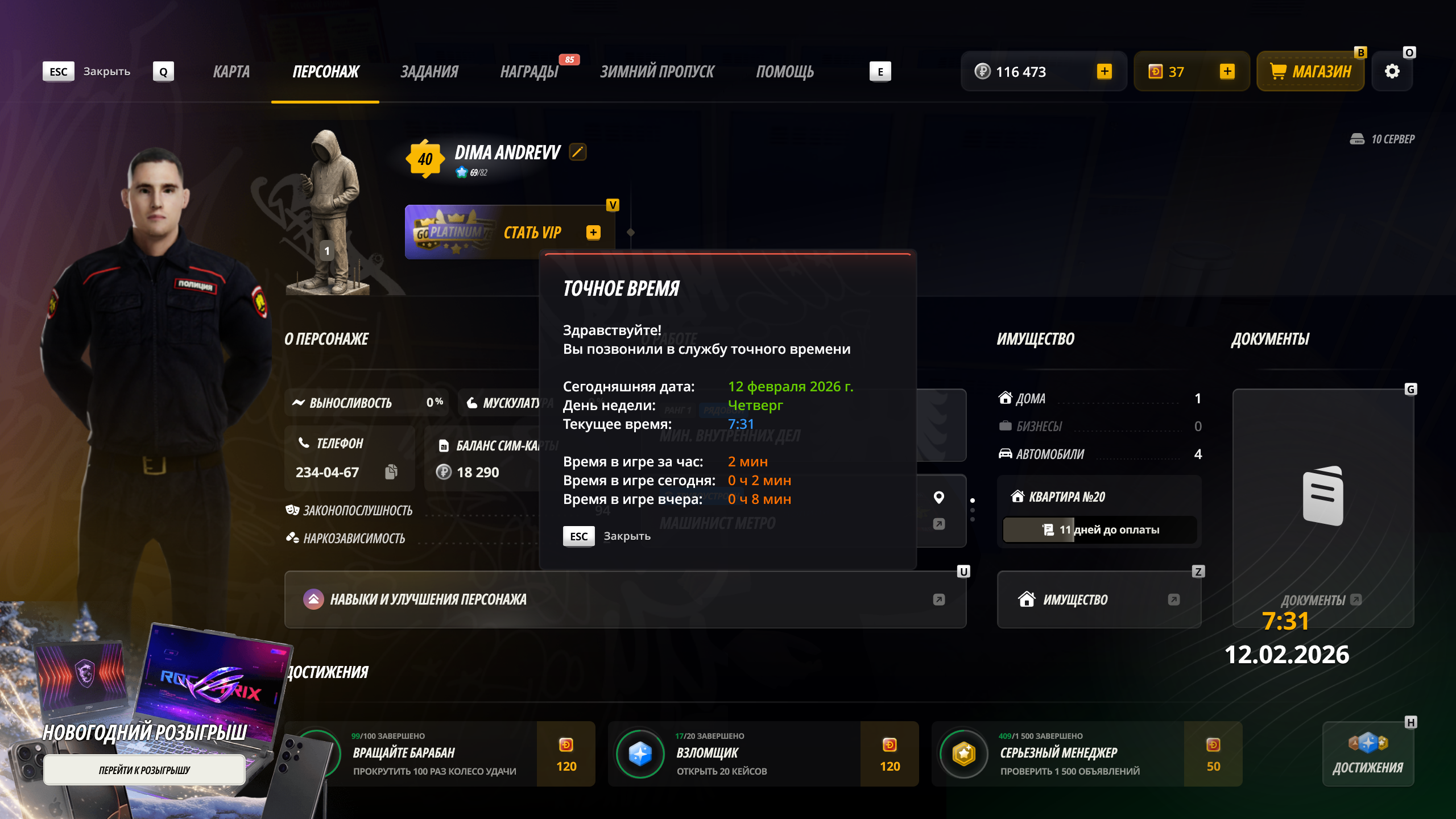
Task: Open the Имущество property panel button
Action: [1098, 599]
